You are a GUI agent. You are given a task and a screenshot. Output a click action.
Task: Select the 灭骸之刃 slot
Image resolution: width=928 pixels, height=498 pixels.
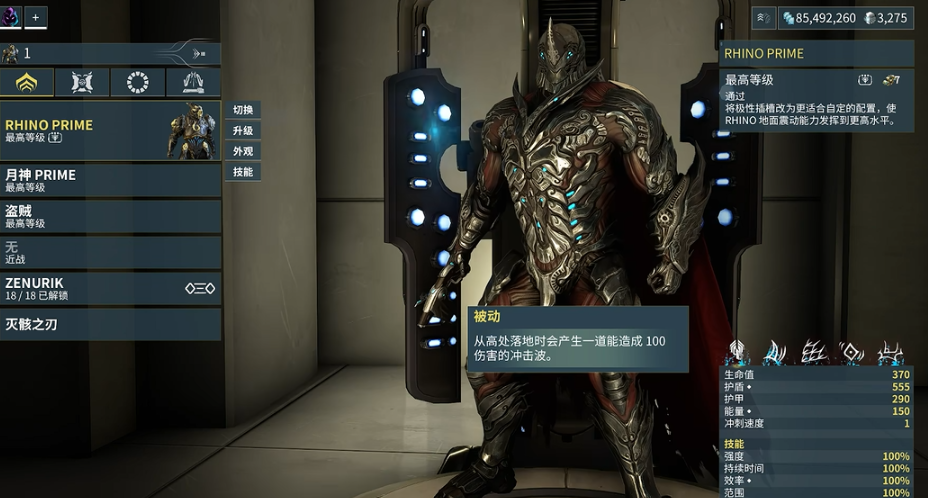pos(110,324)
